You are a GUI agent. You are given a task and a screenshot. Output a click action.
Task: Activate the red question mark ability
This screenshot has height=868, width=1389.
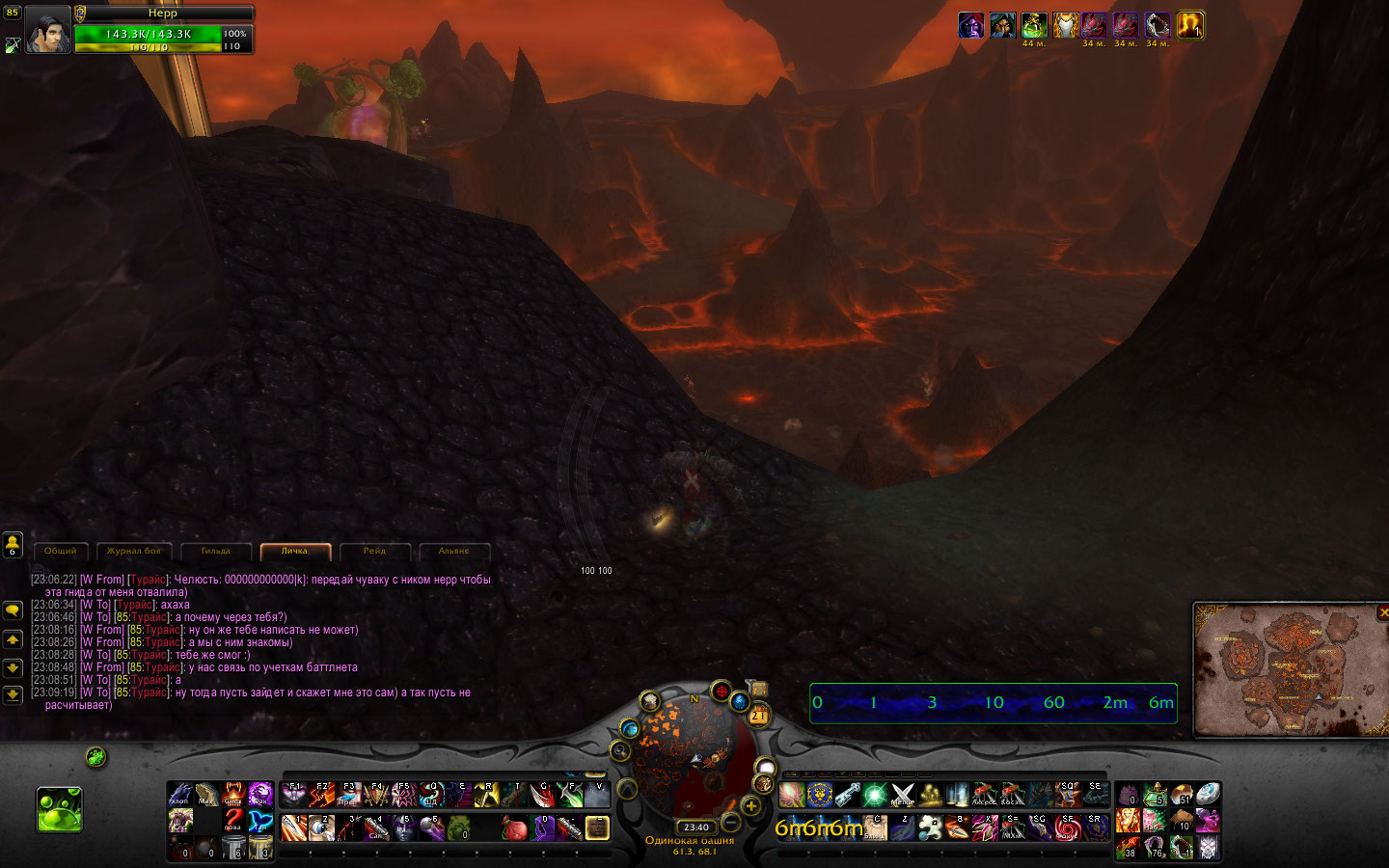pos(232,821)
